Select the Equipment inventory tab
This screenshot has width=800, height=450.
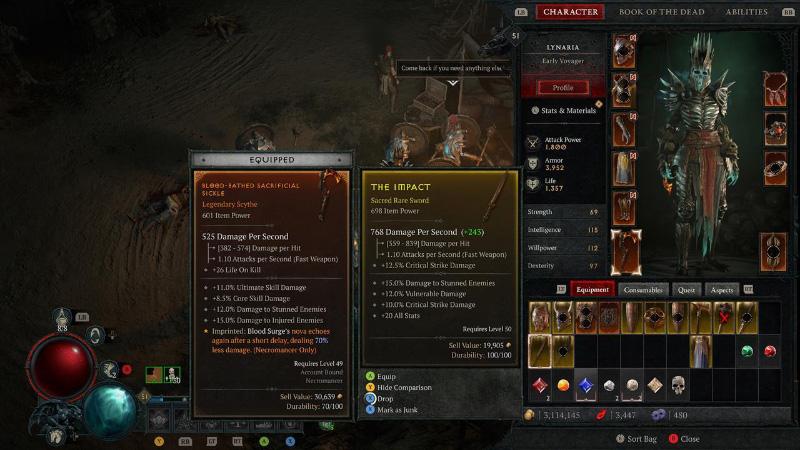(x=593, y=289)
